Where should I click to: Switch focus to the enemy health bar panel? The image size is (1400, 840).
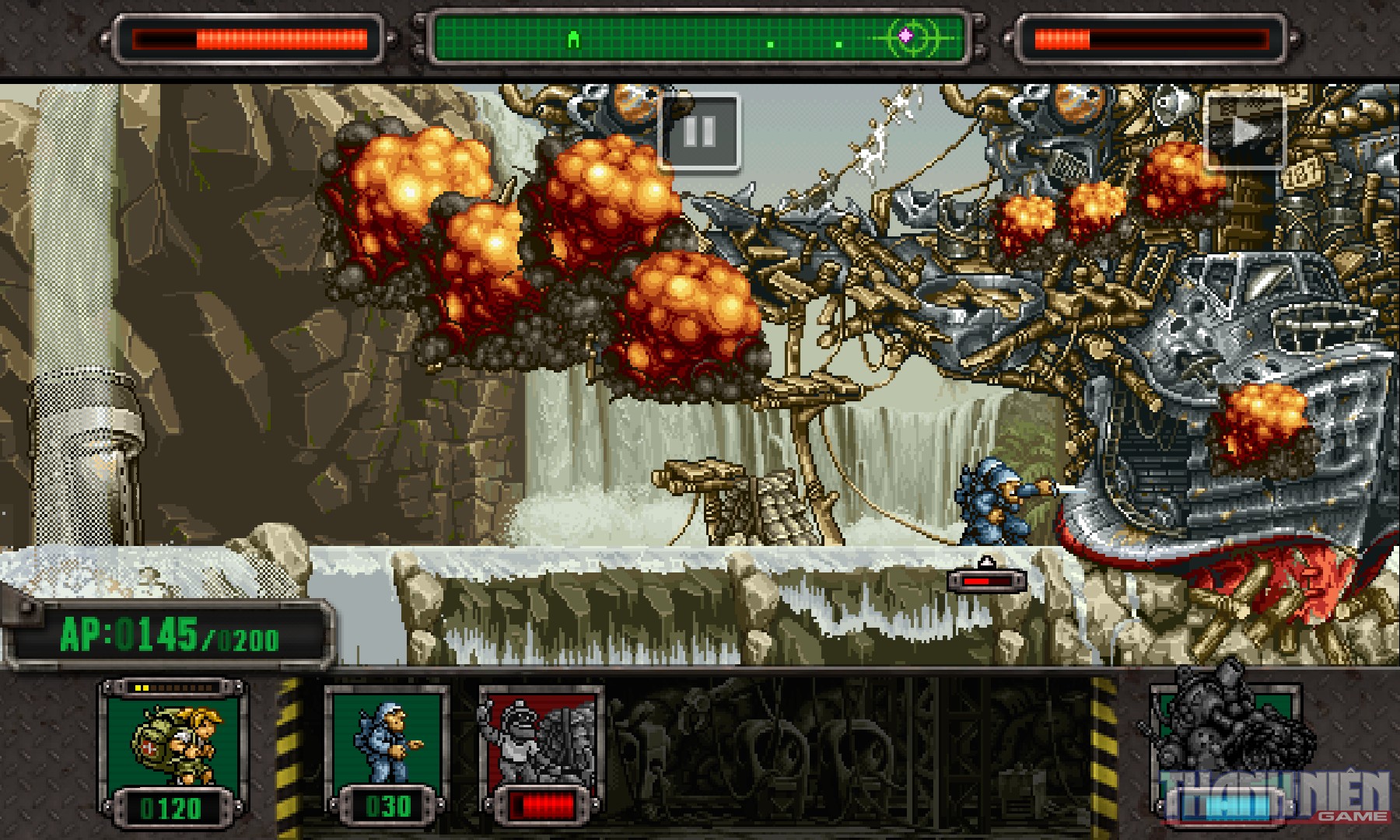(x=1151, y=35)
